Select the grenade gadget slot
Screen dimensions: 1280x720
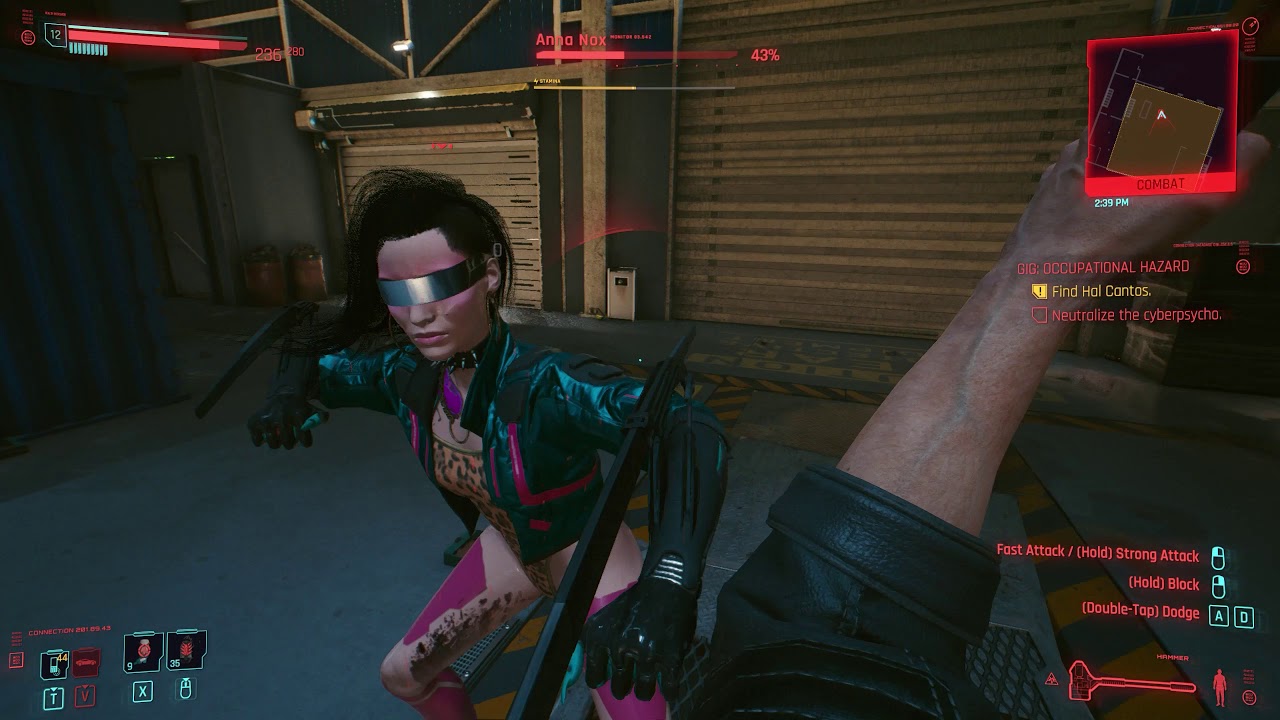pos(186,652)
